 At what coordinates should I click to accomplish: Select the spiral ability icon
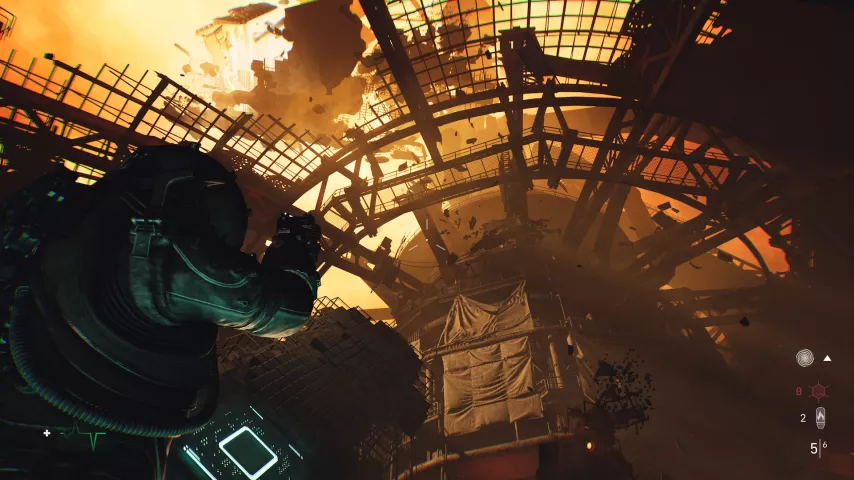(x=805, y=357)
